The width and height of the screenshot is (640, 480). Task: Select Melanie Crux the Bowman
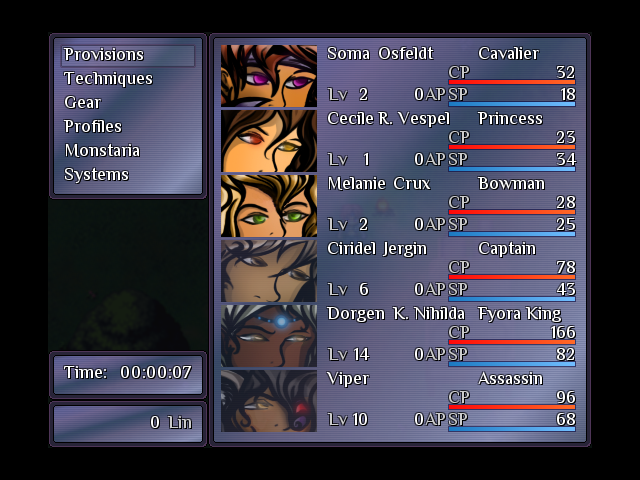[400, 205]
